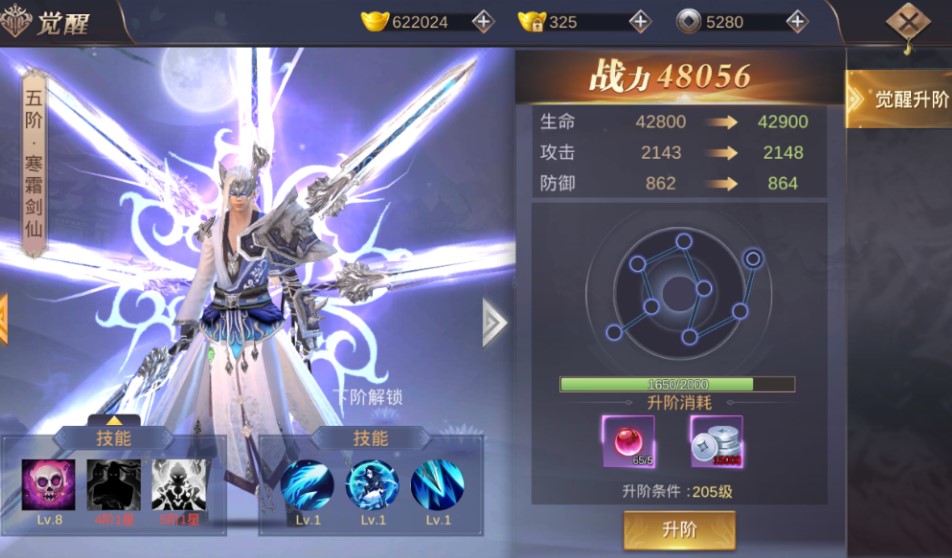Open the female swordsman portrait skill
Viewport: 952px width, 558px height.
click(372, 485)
